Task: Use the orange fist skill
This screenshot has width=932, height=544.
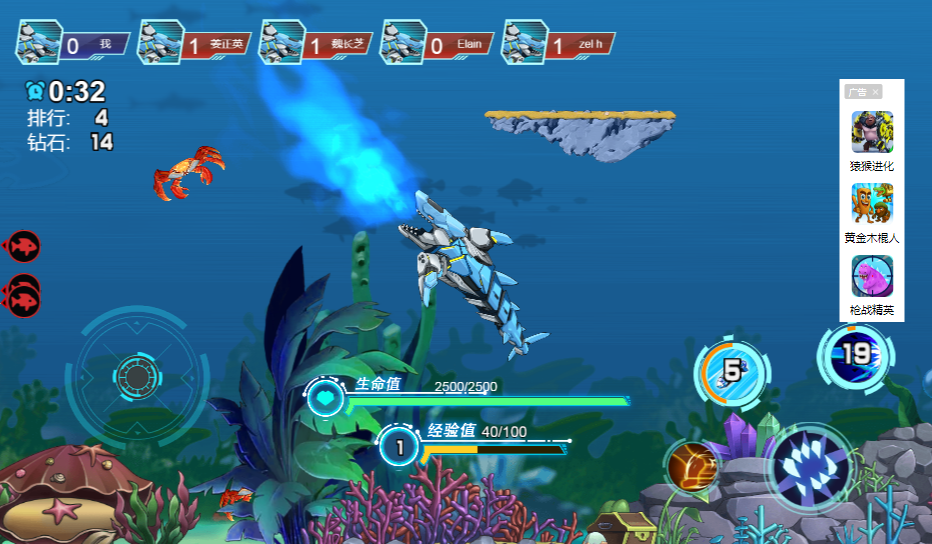Action: (692, 467)
